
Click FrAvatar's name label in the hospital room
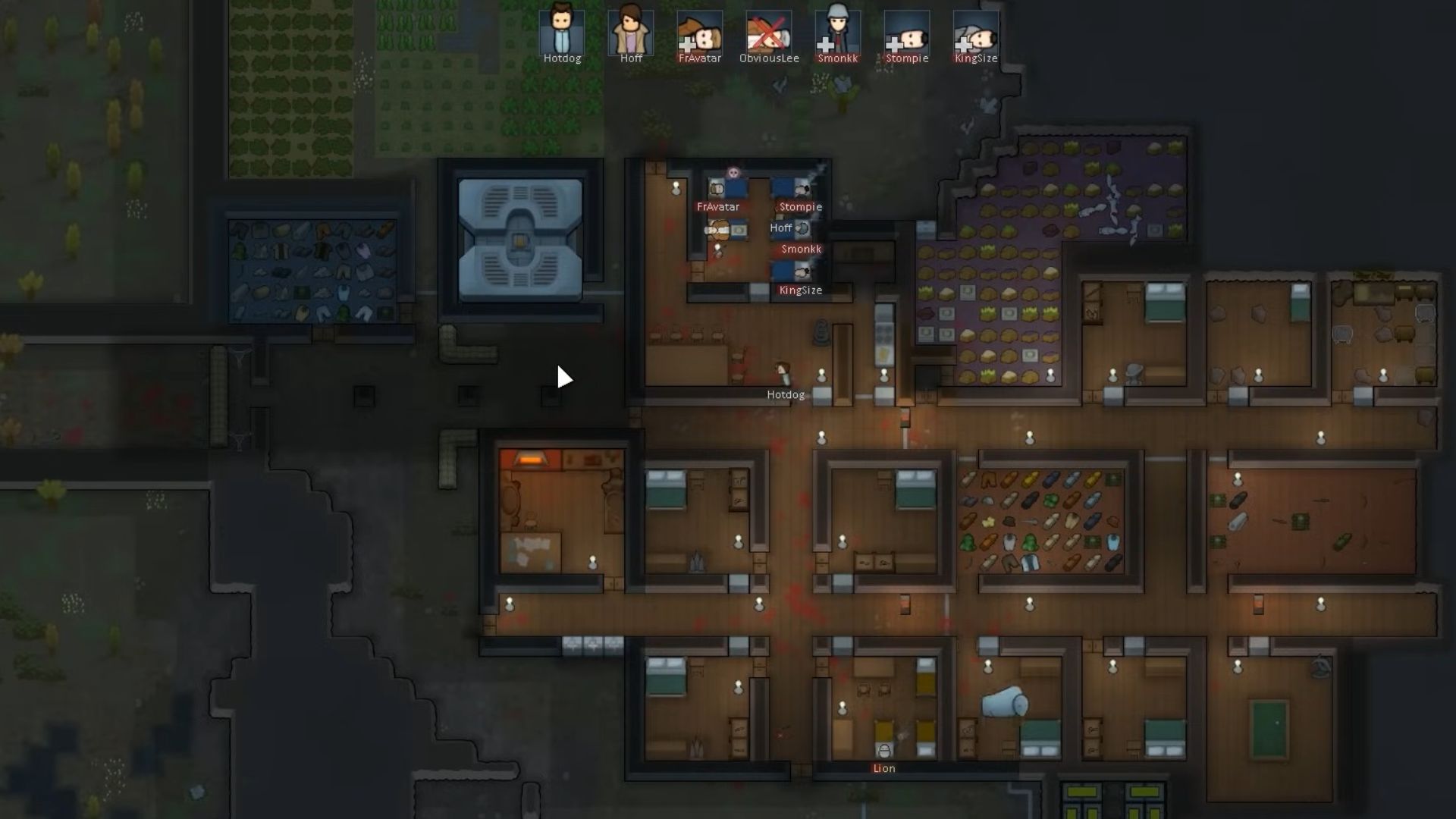pyautogui.click(x=718, y=206)
